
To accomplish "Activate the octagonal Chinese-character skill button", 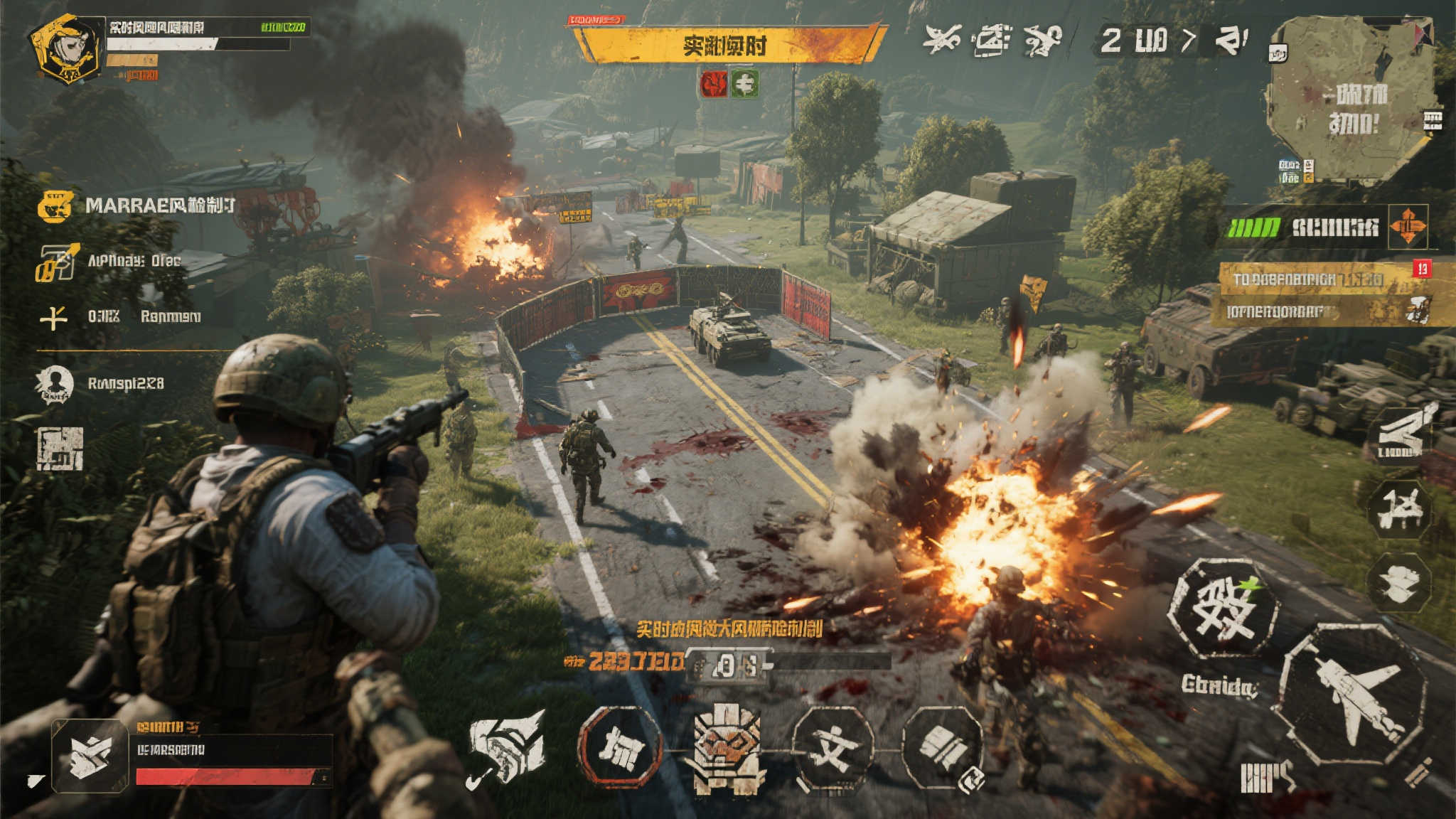I will [x=1224, y=608].
